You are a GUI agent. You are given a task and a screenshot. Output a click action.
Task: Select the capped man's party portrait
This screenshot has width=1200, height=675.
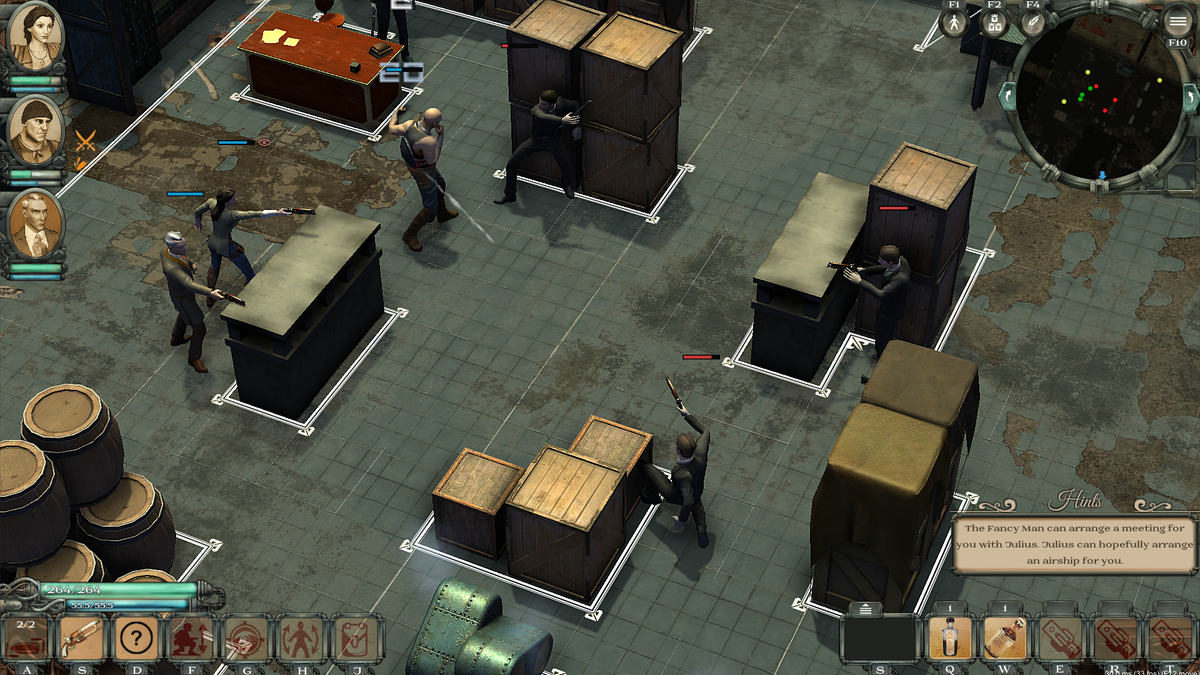click(x=36, y=130)
